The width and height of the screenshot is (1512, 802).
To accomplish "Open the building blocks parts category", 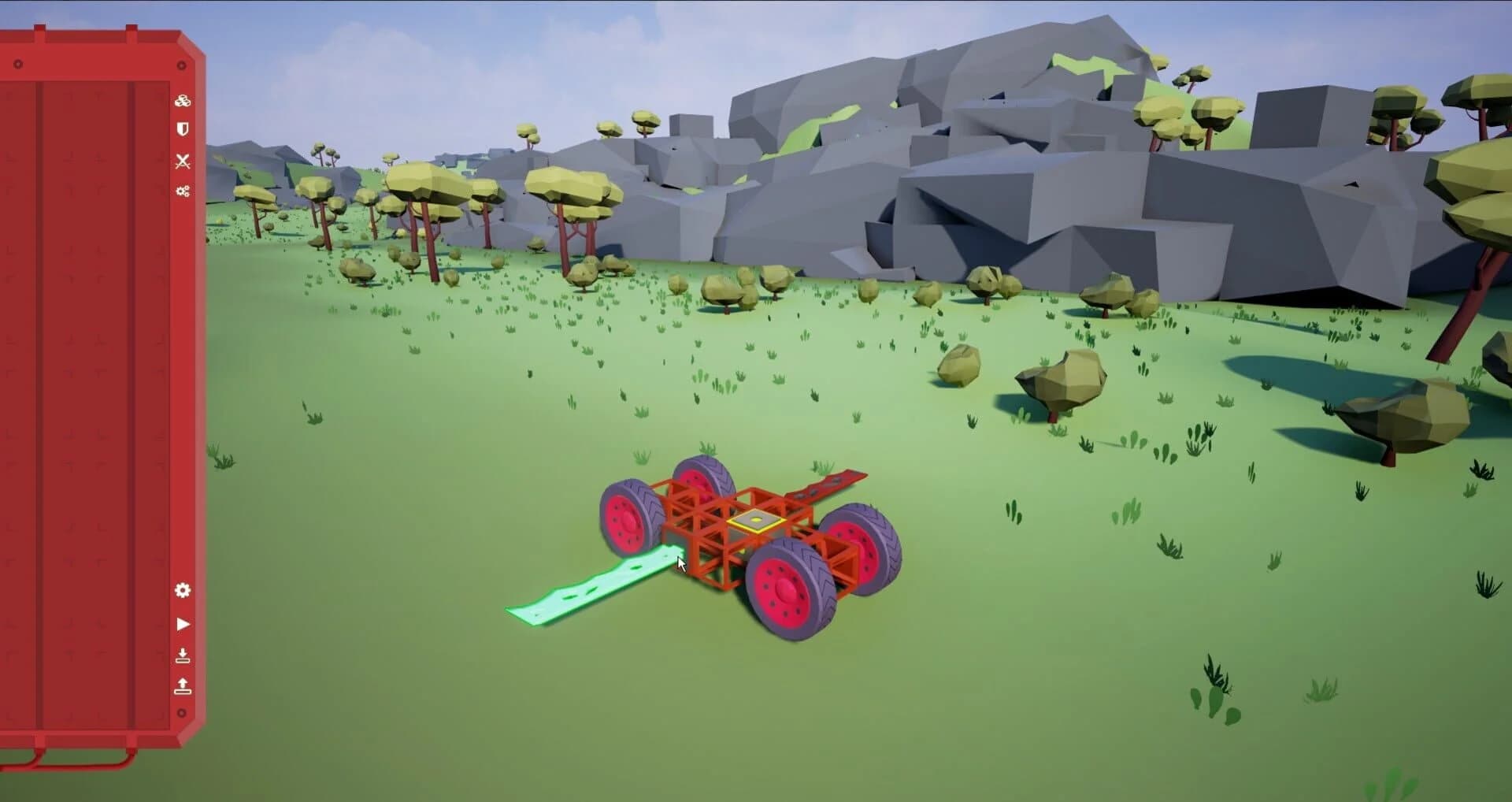I will (x=183, y=101).
